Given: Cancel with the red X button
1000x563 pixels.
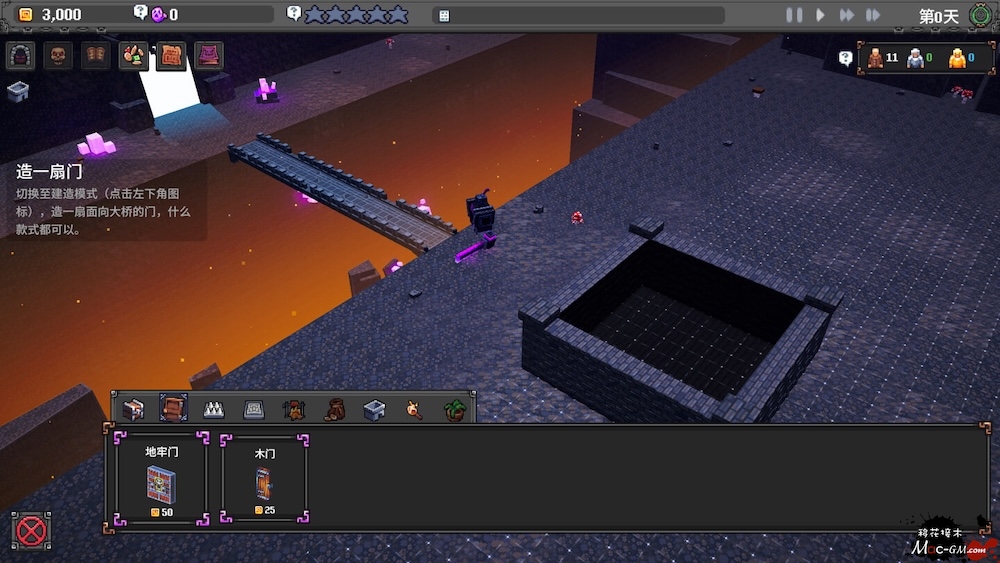Looking at the screenshot, I should 32,530.
